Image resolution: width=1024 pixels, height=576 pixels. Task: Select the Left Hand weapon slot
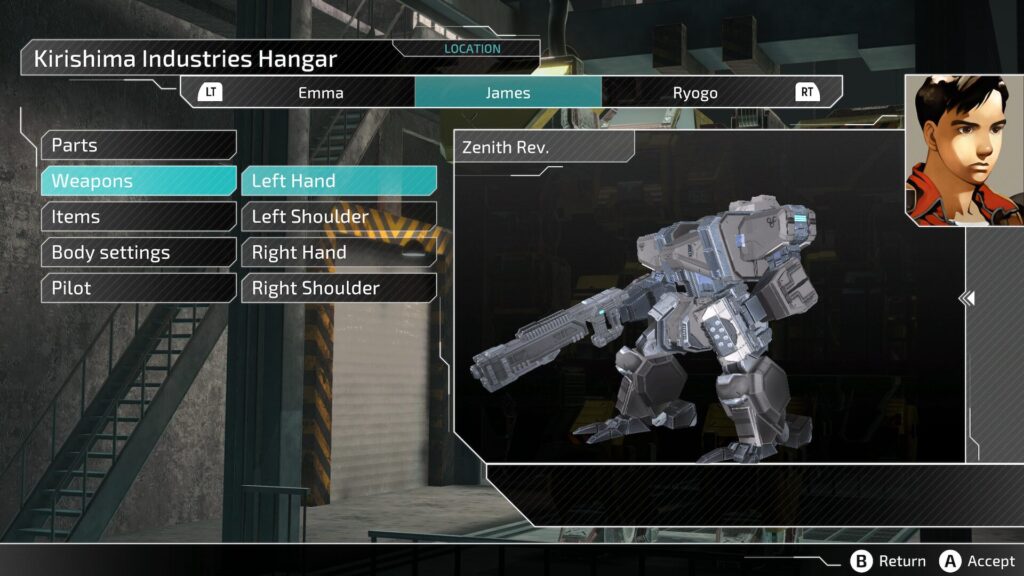coord(338,181)
